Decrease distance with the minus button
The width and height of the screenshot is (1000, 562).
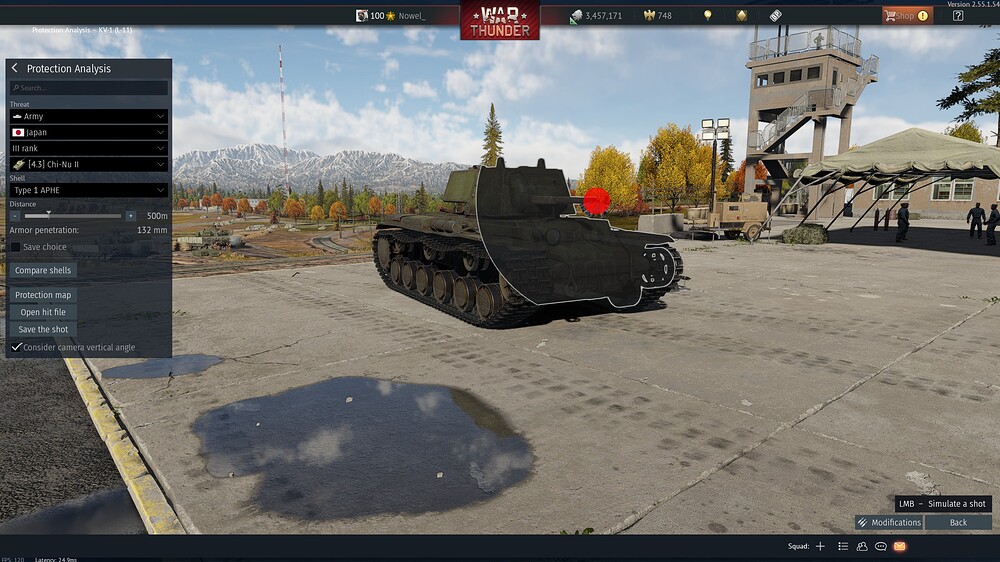15,215
